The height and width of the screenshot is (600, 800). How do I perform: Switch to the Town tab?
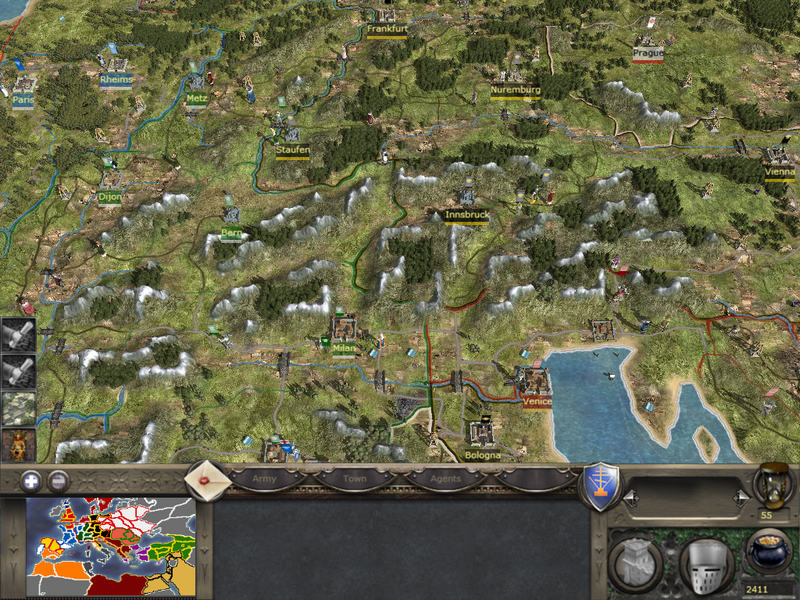pyautogui.click(x=354, y=479)
